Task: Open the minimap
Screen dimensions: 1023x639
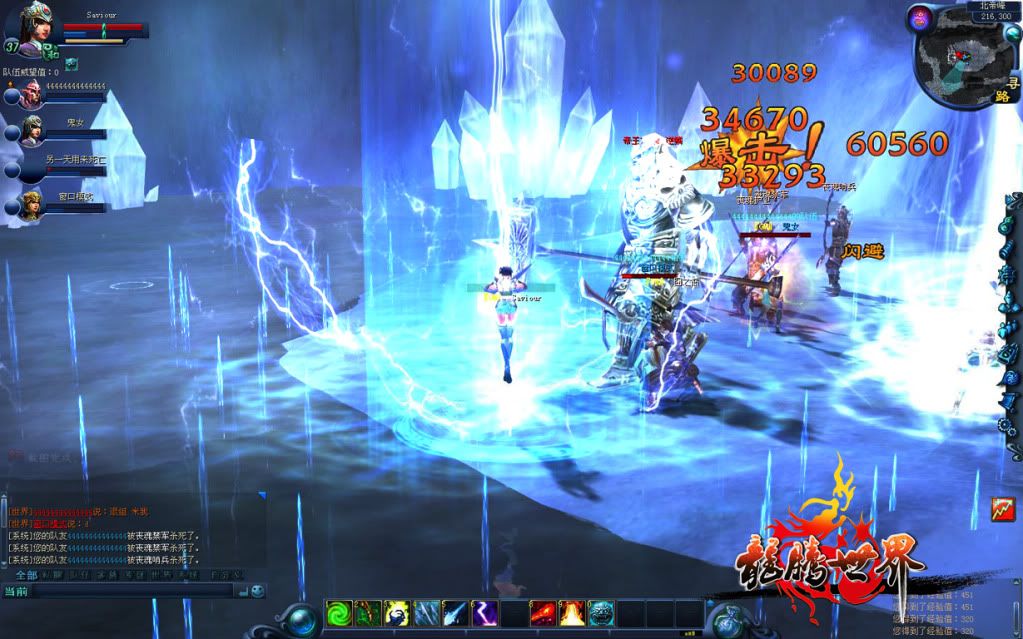Action: (955, 56)
